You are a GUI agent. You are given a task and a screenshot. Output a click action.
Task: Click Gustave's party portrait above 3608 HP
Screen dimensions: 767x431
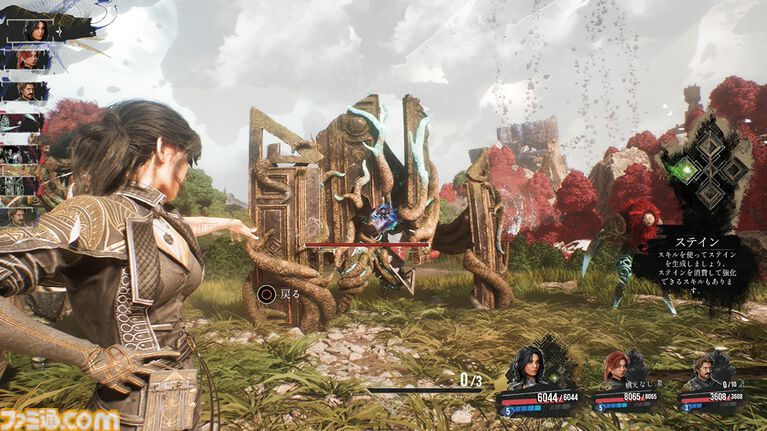point(703,370)
